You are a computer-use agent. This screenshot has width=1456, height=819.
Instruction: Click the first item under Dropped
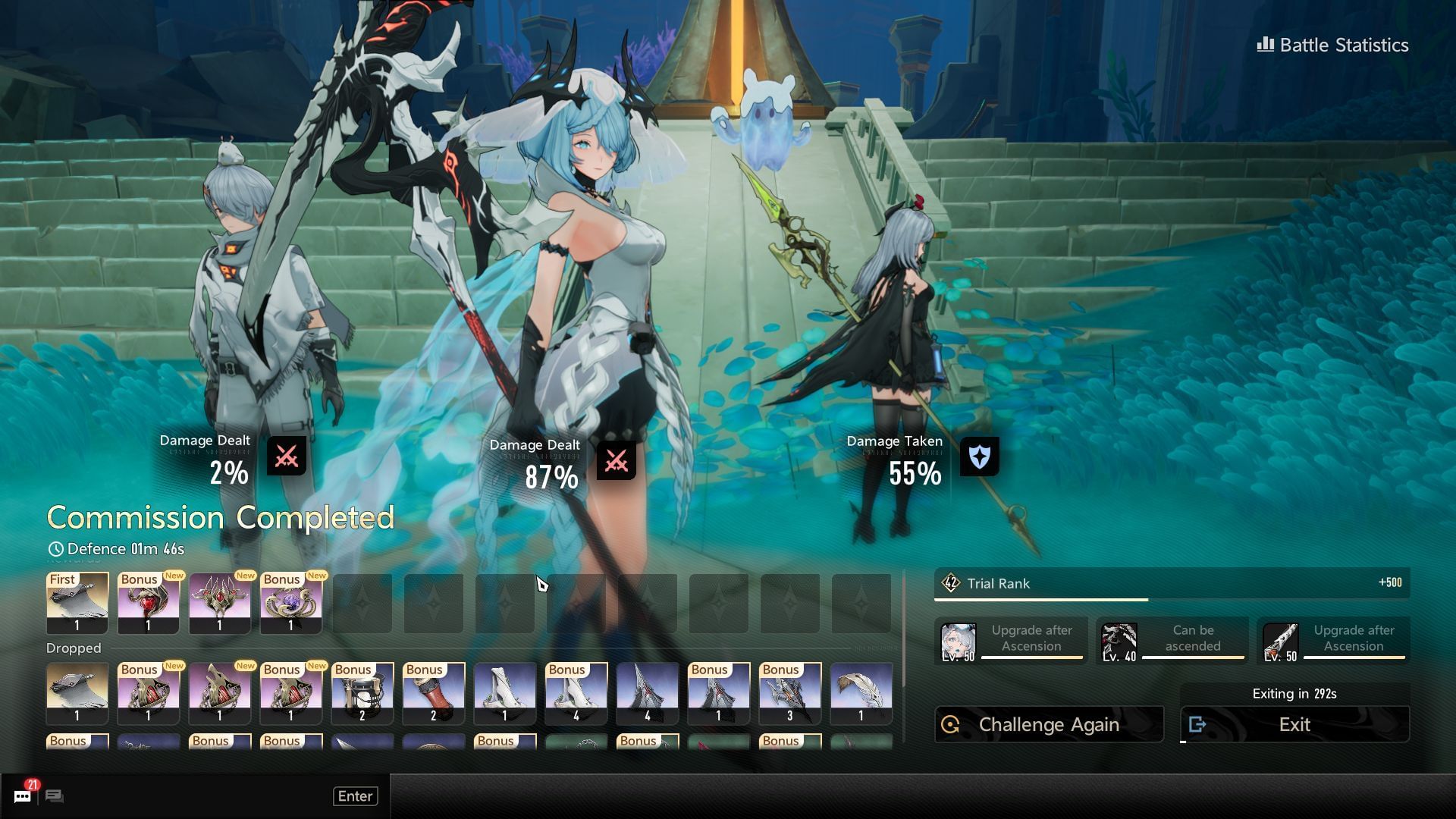click(77, 692)
